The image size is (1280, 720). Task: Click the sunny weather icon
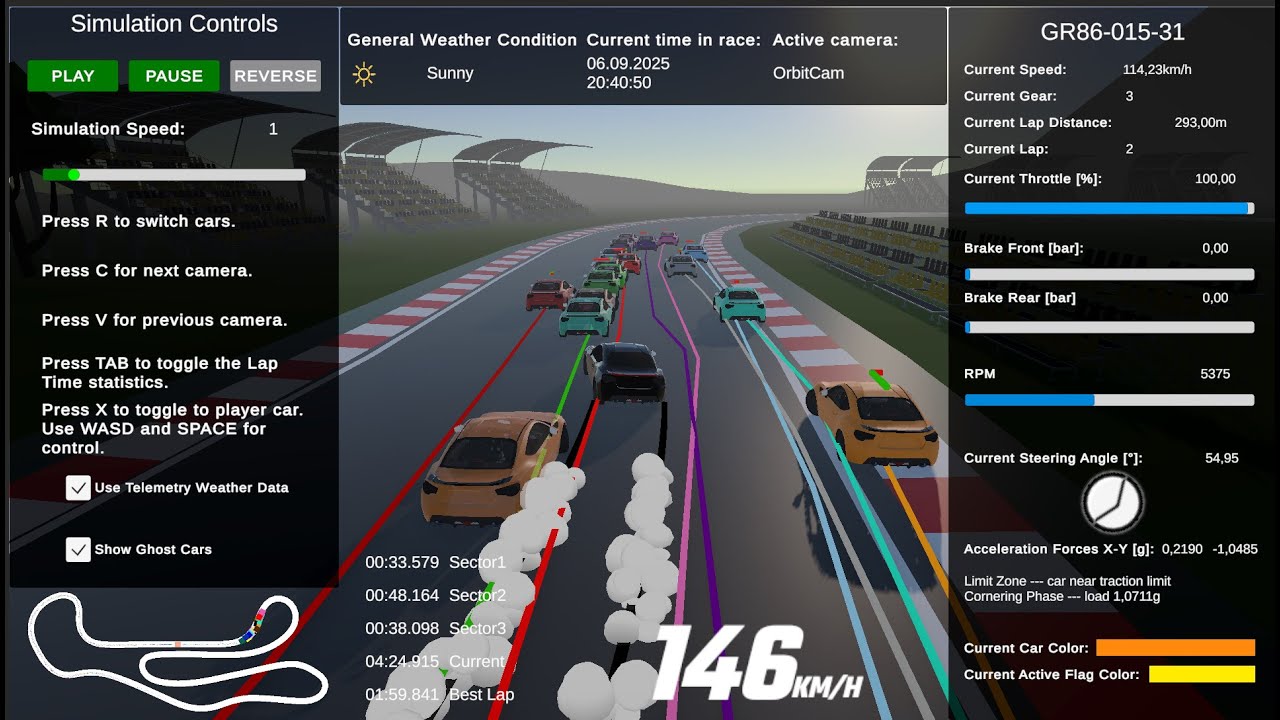365,73
